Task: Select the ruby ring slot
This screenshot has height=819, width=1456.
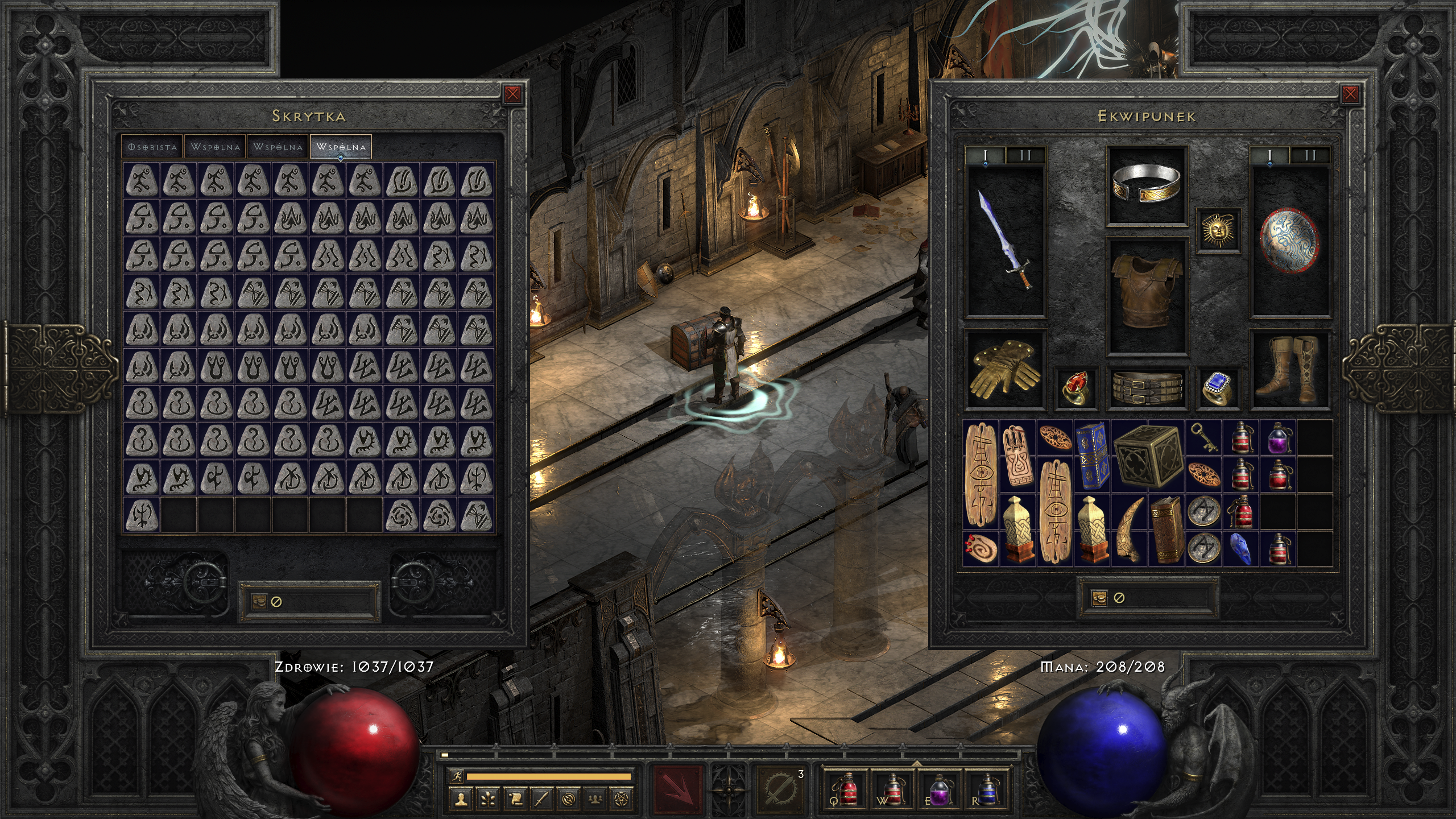Action: pos(1075,388)
